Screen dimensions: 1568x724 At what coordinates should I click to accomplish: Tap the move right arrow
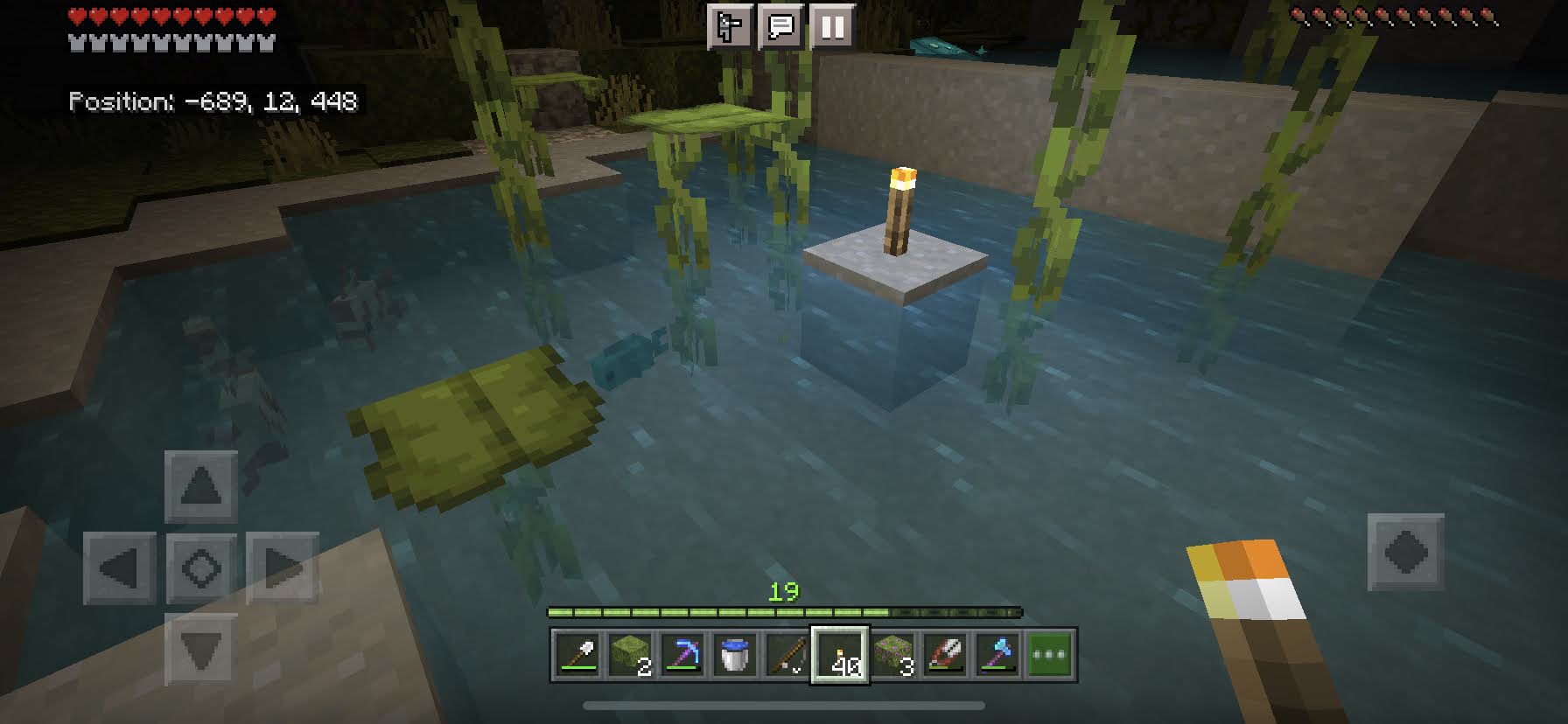(282, 568)
